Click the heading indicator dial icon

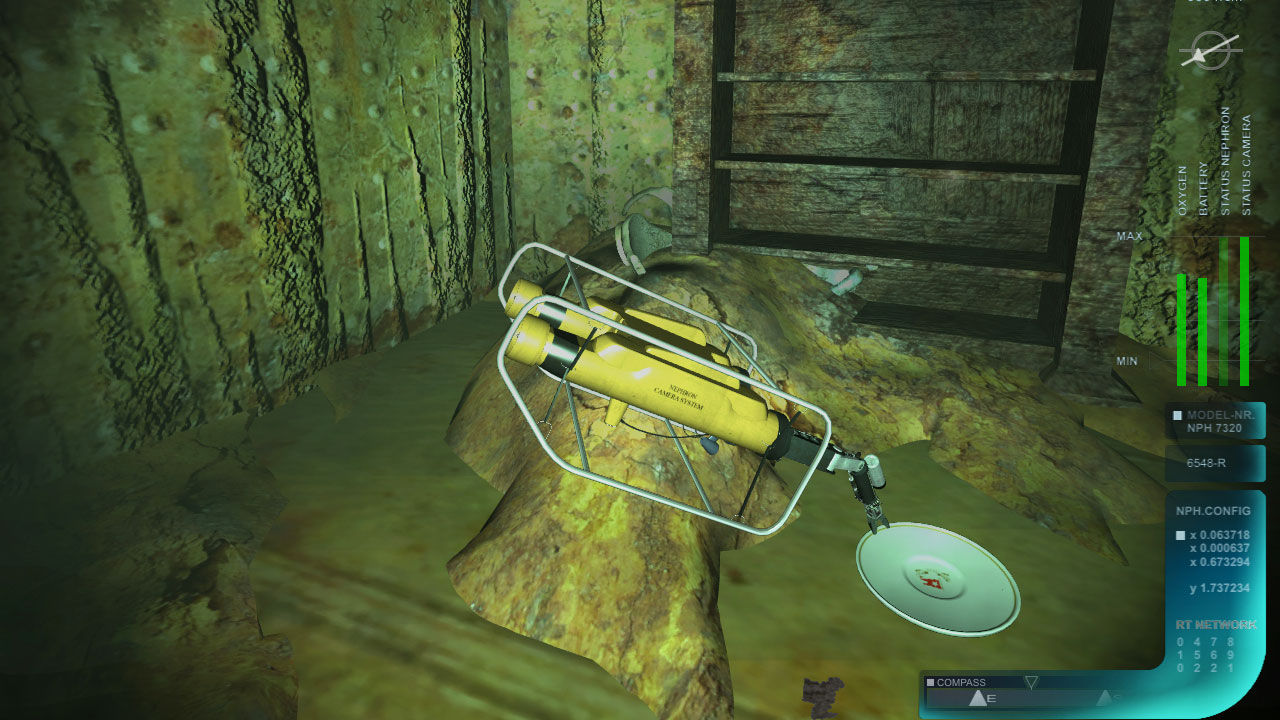(x=1209, y=50)
